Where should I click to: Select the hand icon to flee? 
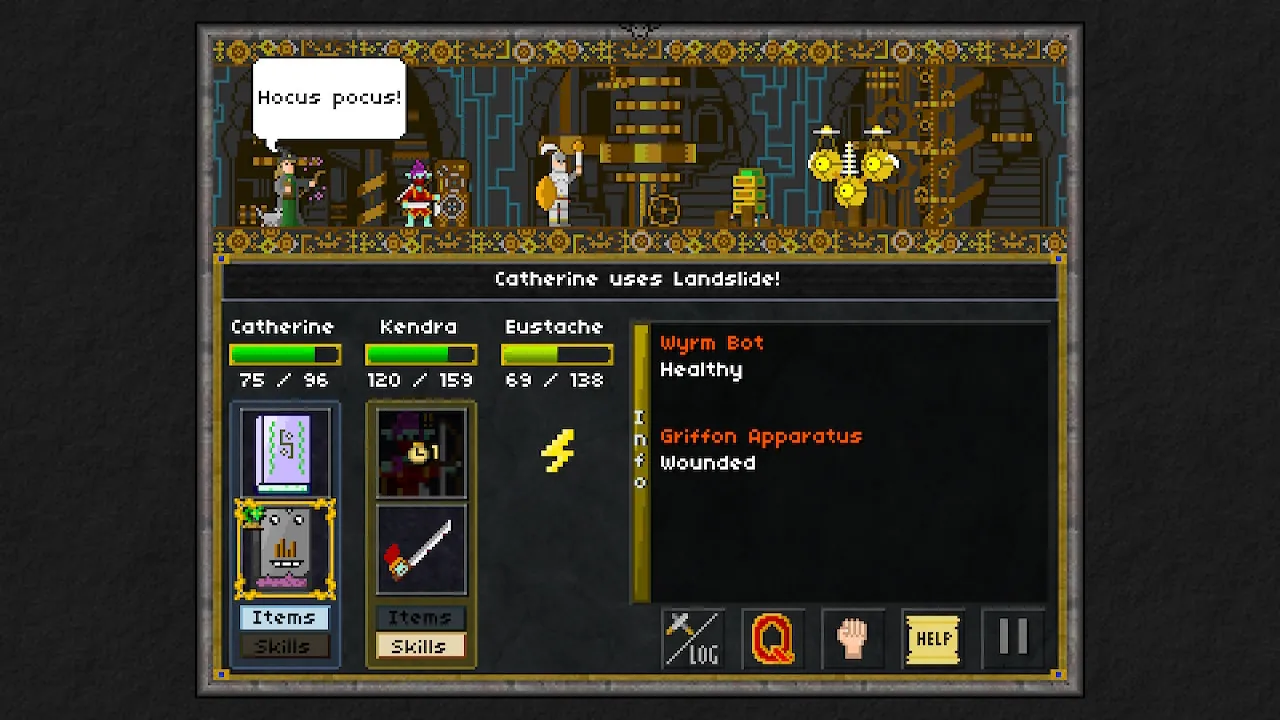tap(852, 639)
